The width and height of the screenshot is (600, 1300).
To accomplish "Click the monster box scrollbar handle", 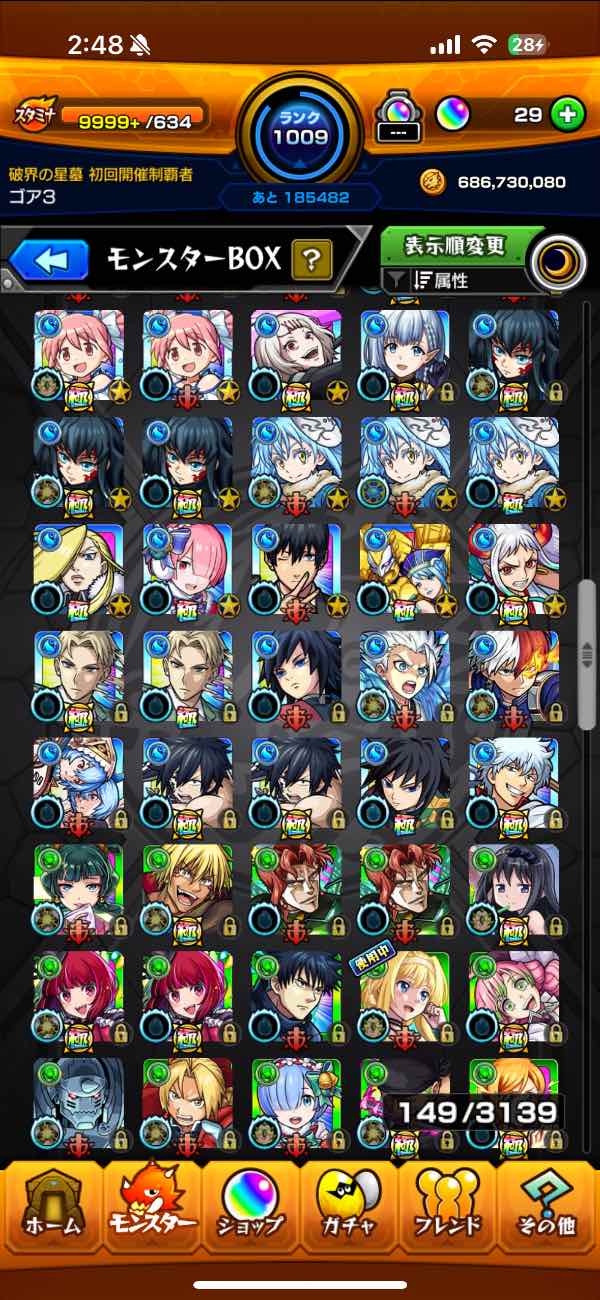I will coord(586,655).
